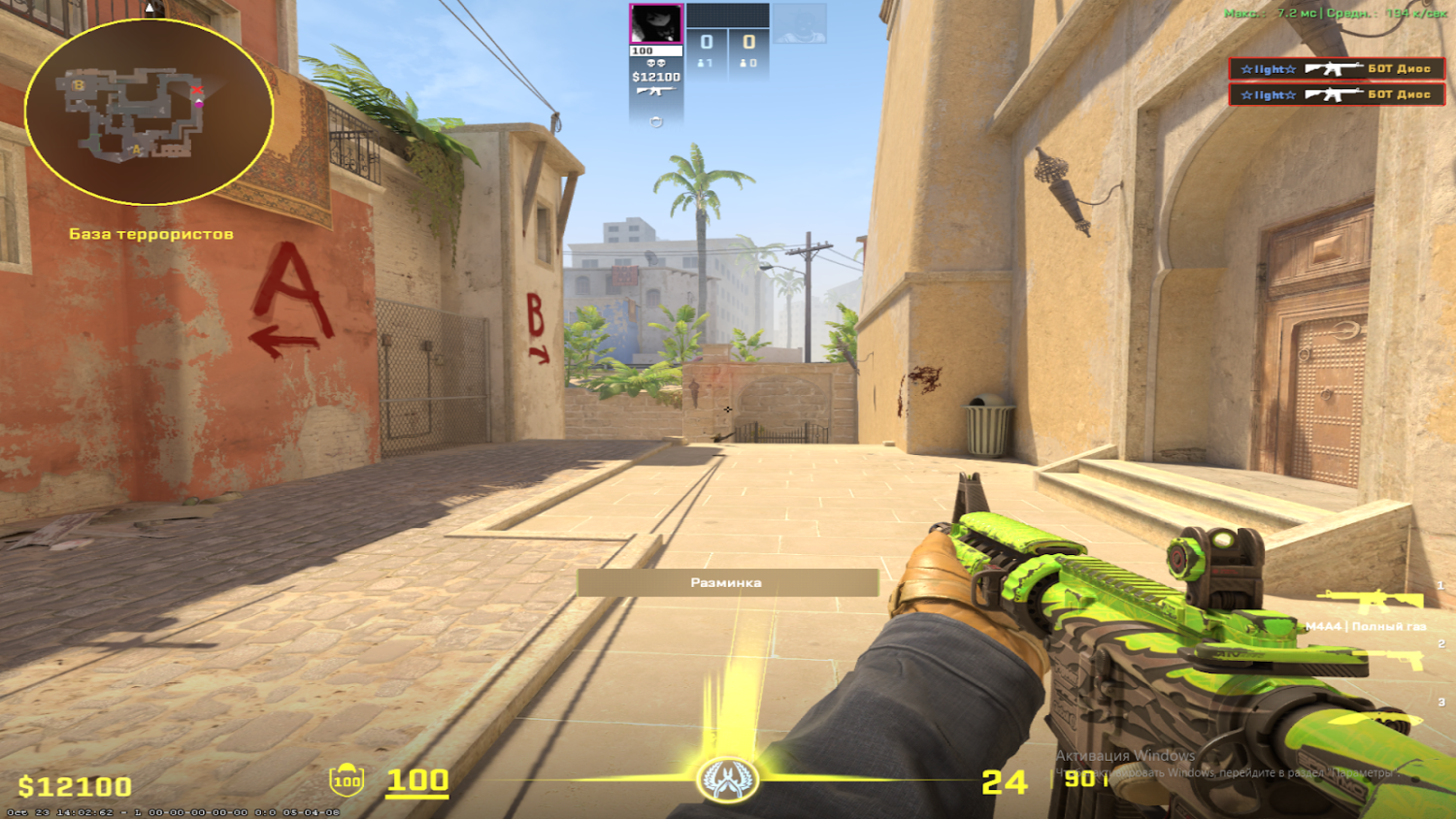1456x819 pixels.
Task: Select the M4A4 rifle in weapon slot 1
Action: 1369,600
